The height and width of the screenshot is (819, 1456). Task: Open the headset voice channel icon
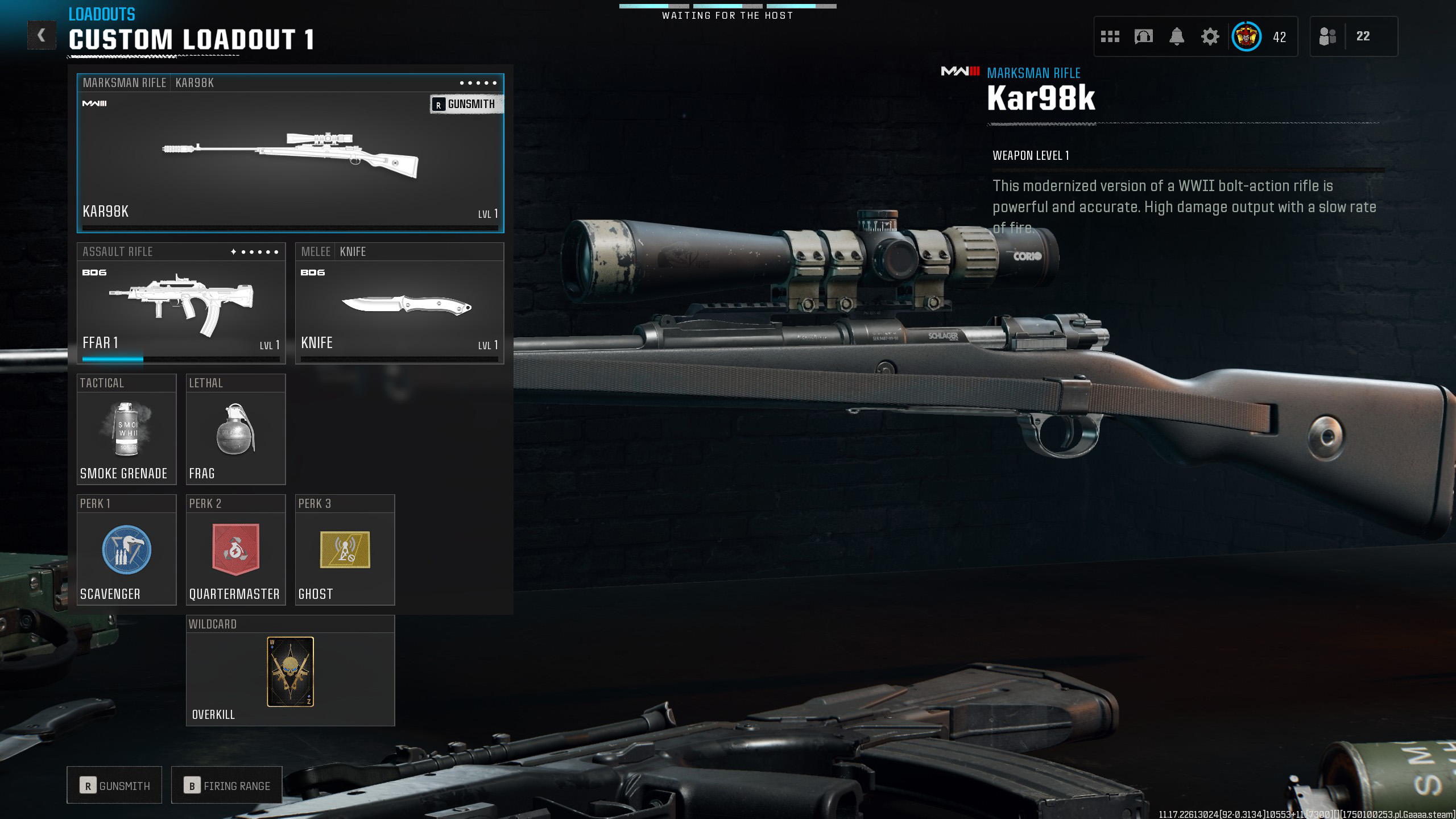pyautogui.click(x=1143, y=37)
